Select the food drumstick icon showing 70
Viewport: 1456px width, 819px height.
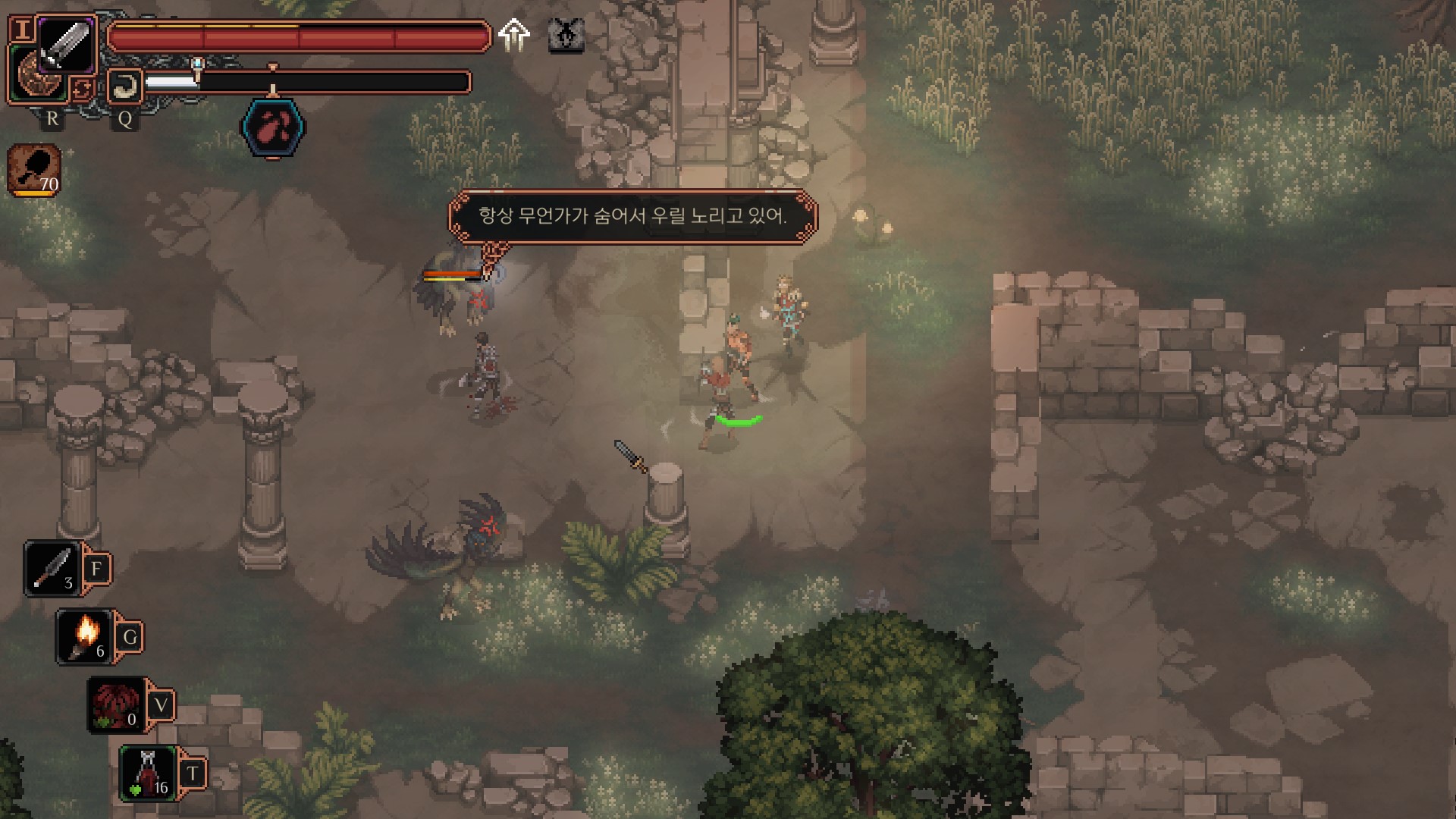[x=34, y=170]
